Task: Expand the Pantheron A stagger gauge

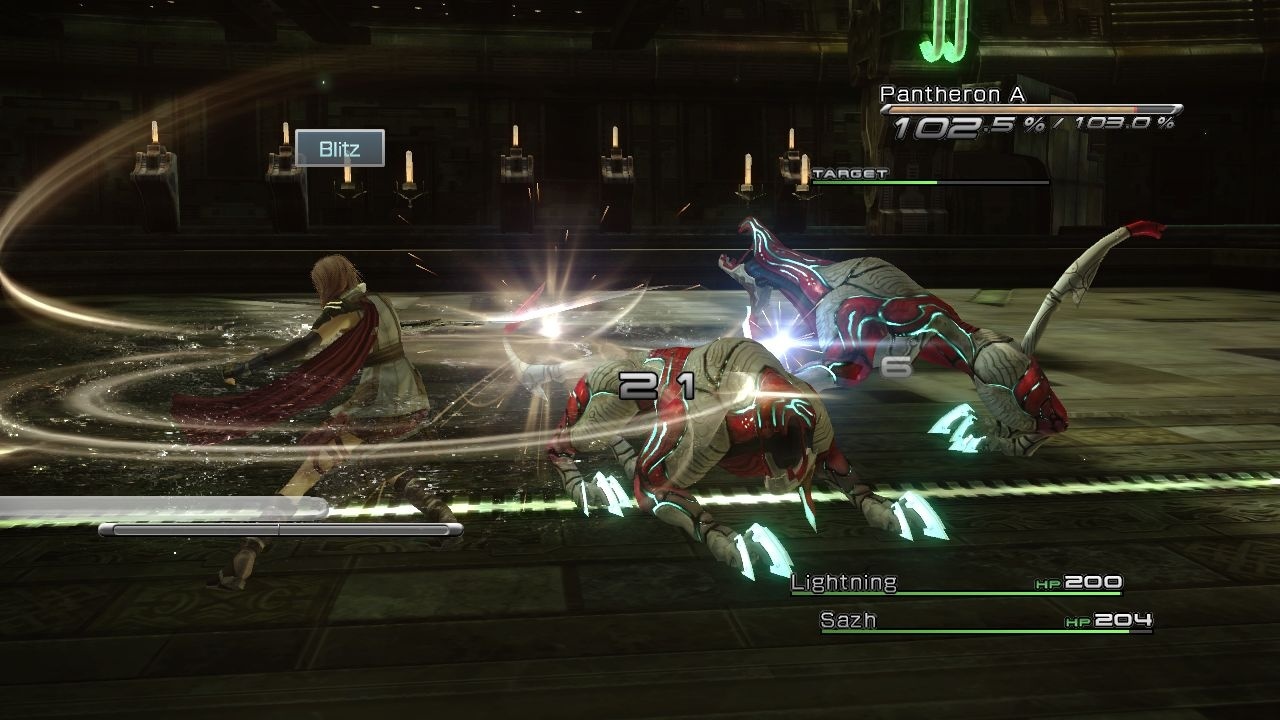Action: click(1030, 110)
